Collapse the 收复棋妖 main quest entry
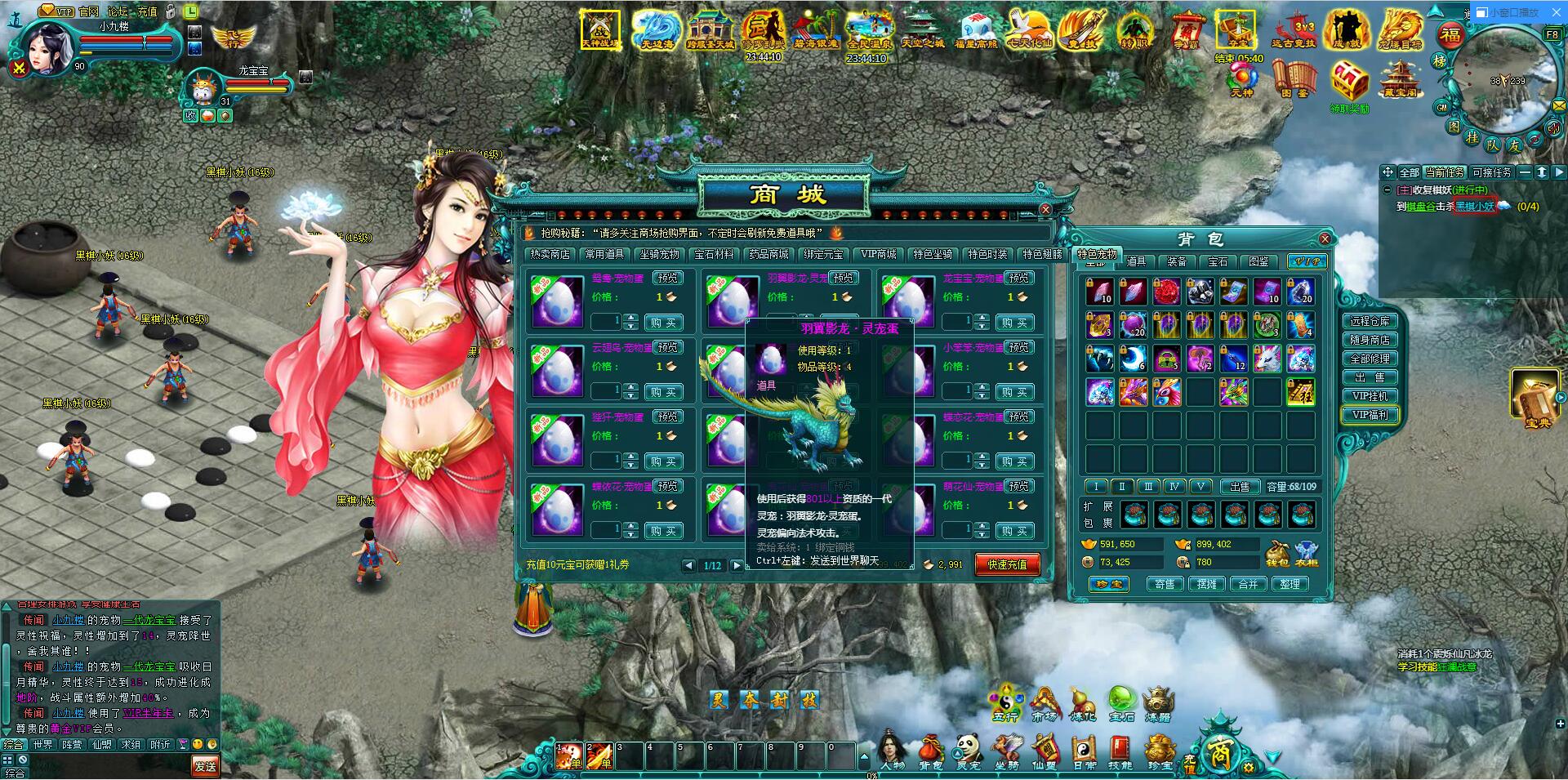Screen dimensions: 1568x780 tap(1388, 189)
